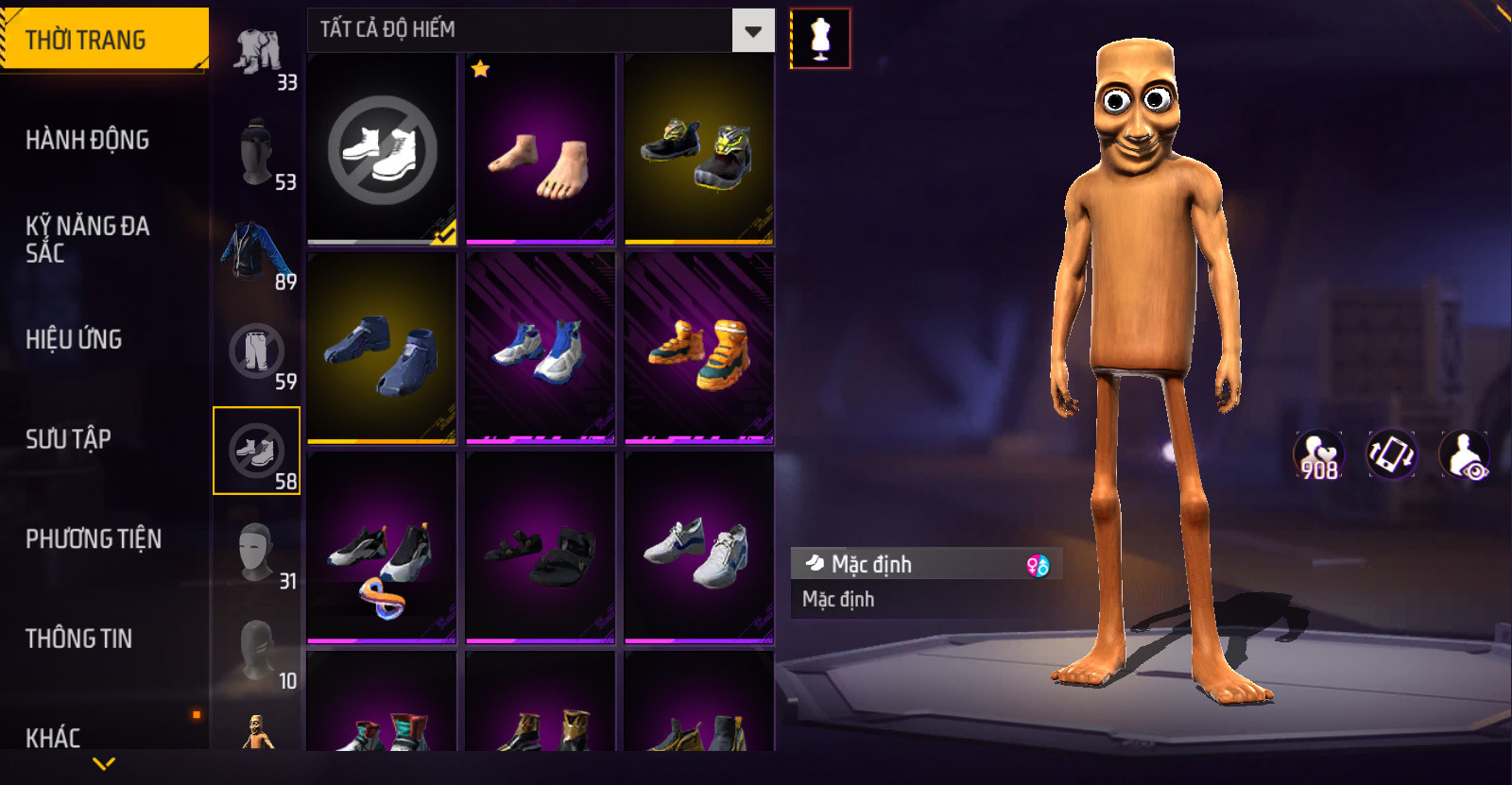
Task: Toggle the character visibility eye icon
Action: tap(1464, 455)
